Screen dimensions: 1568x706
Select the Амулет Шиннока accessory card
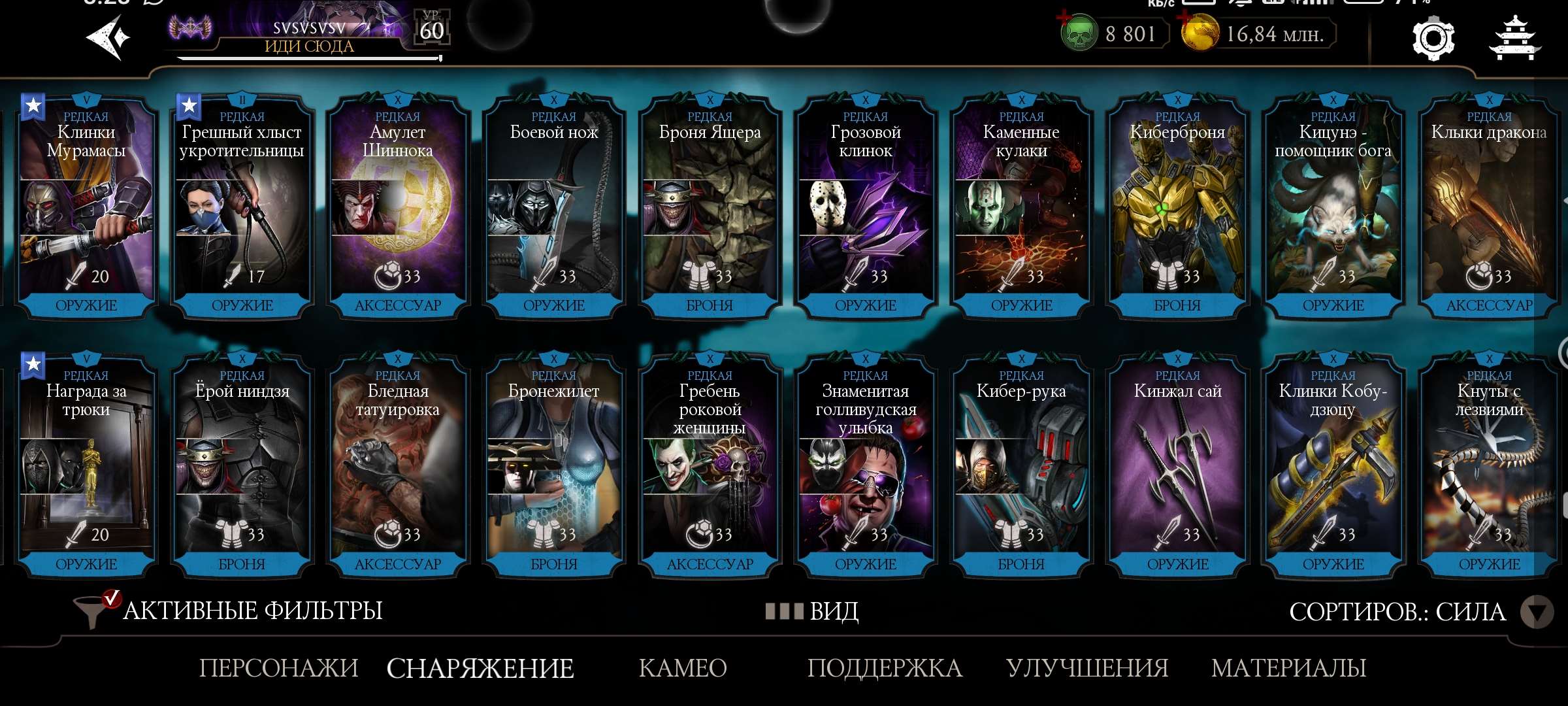[398, 206]
